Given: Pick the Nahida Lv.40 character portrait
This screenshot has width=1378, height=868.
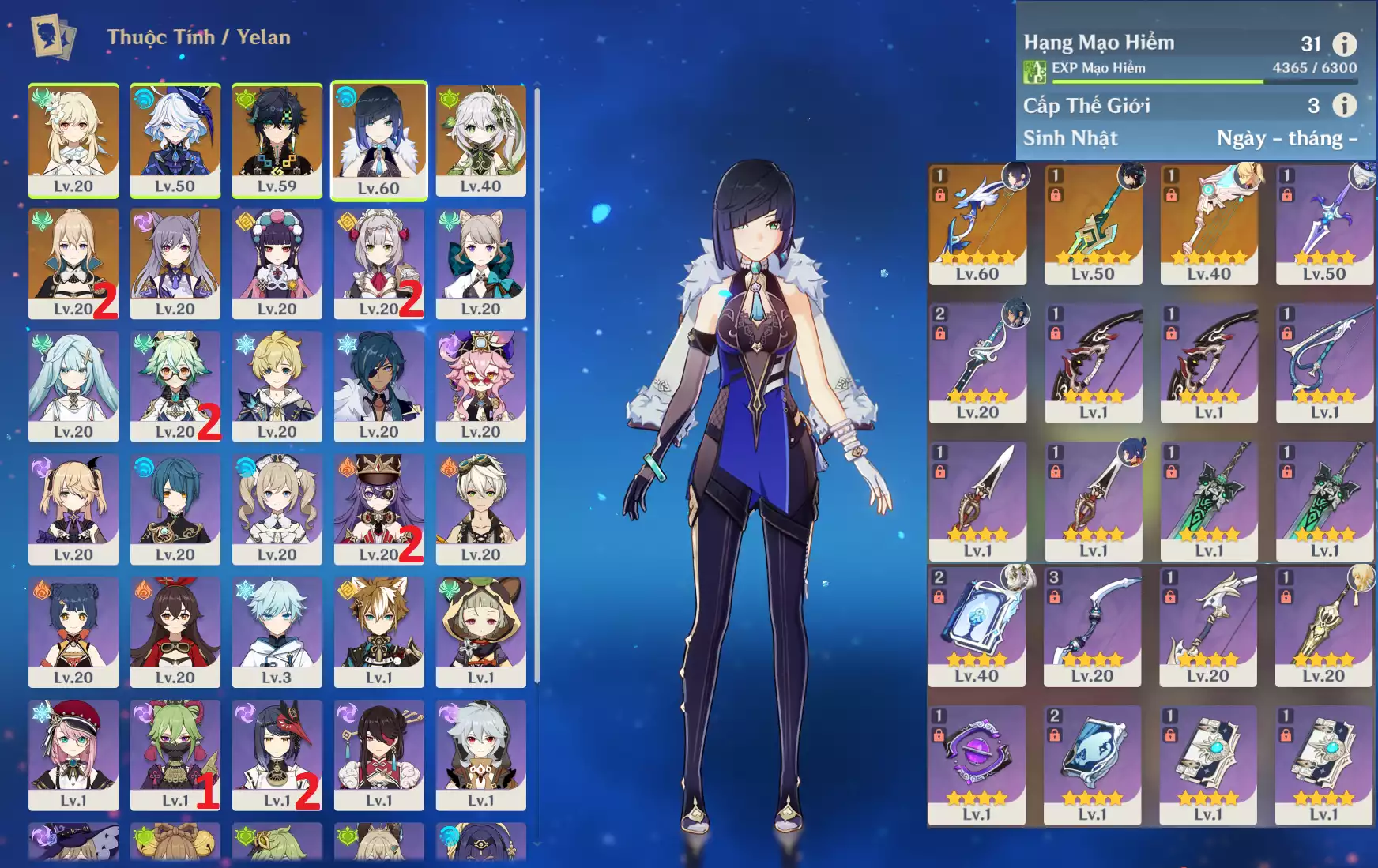Looking at the screenshot, I should [480, 140].
